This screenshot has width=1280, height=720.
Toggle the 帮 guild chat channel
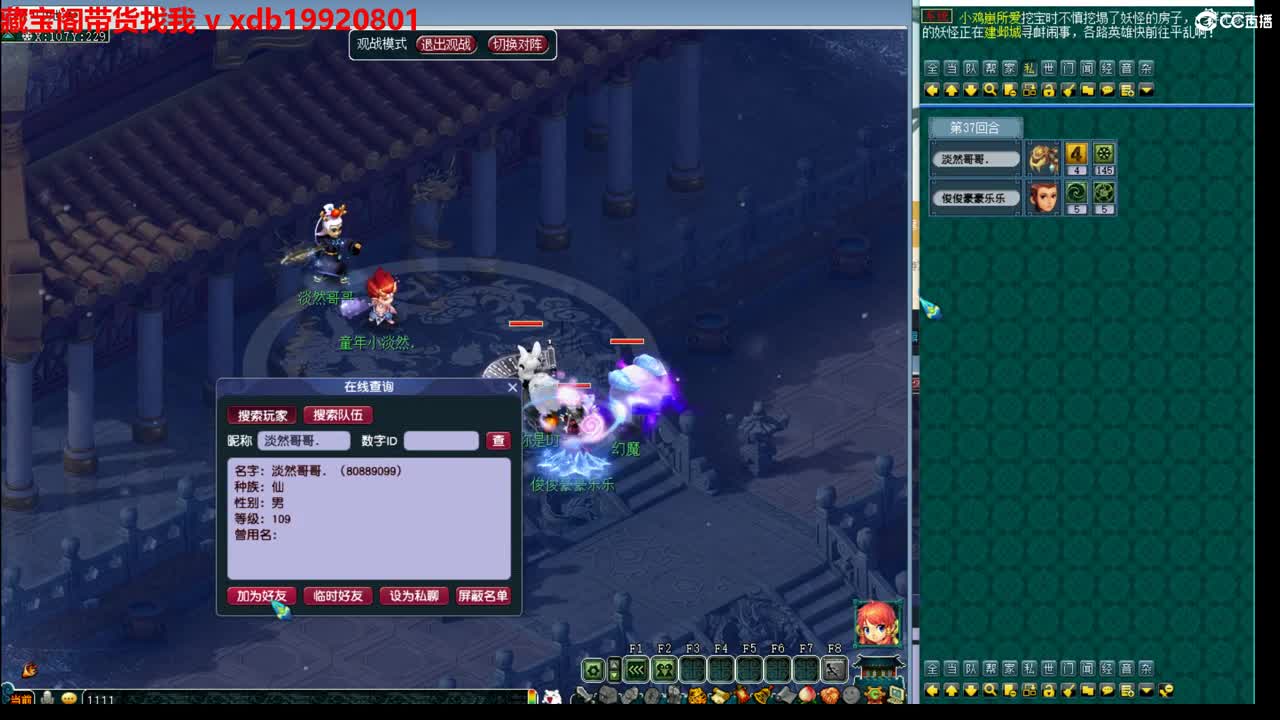click(990, 67)
